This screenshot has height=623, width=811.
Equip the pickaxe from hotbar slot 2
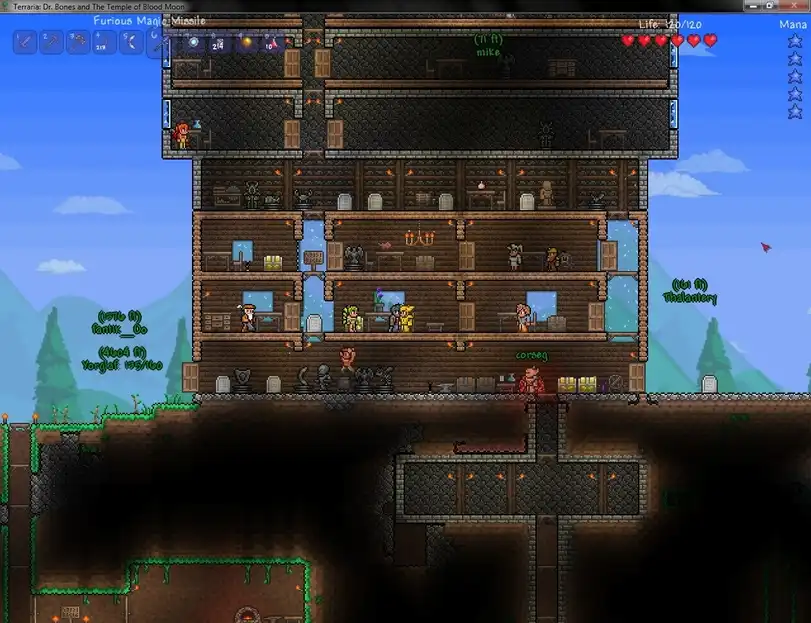point(52,42)
